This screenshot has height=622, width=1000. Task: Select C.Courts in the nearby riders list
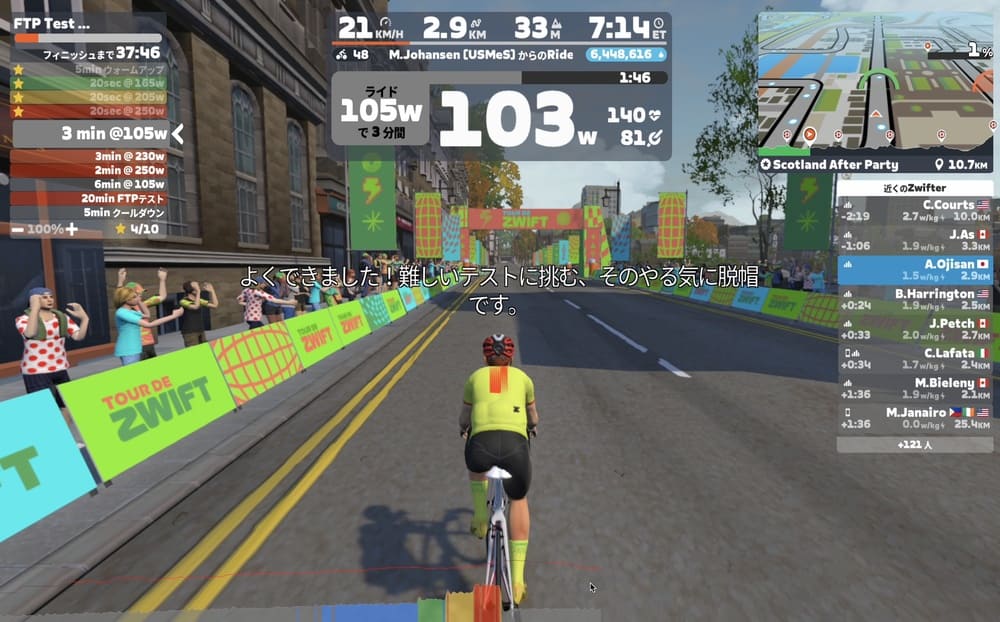point(915,210)
